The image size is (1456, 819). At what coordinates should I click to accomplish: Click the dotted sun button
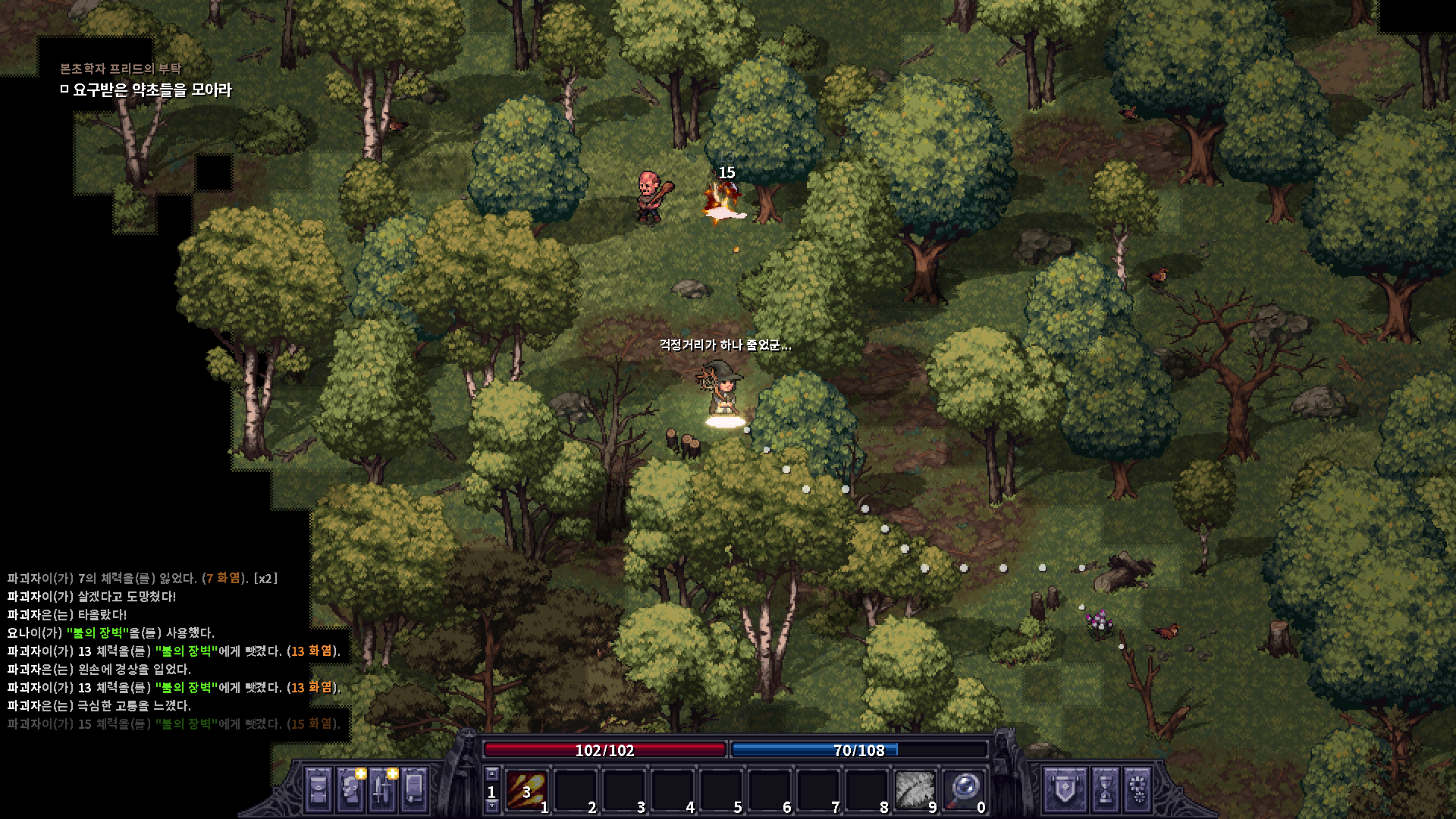coord(1137,790)
